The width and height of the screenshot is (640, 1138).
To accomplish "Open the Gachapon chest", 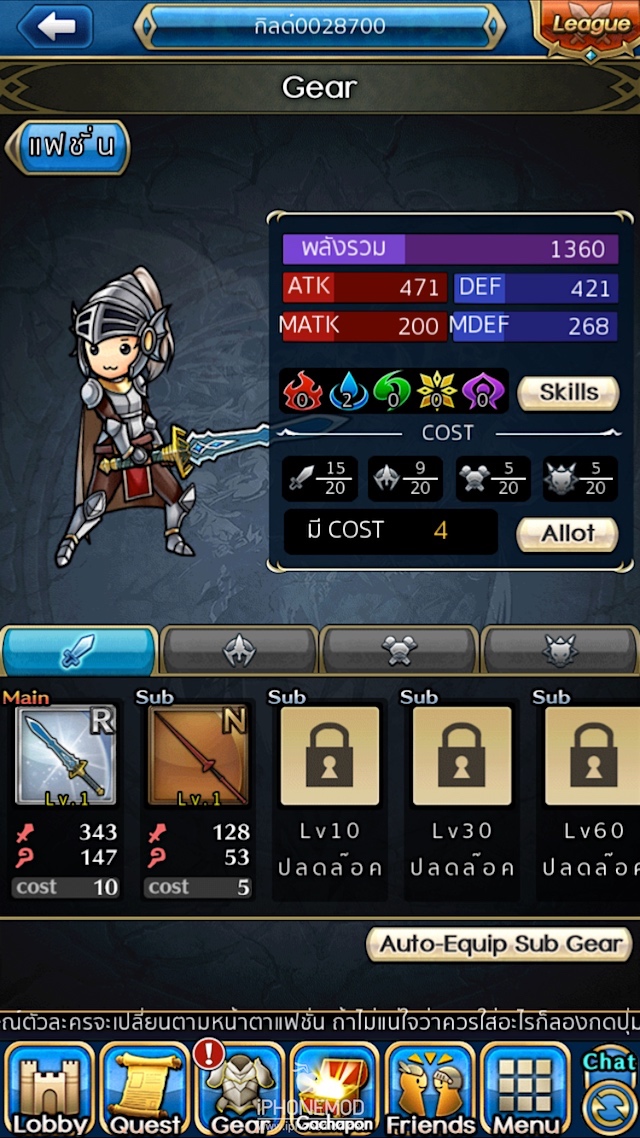I will (x=335, y=1092).
